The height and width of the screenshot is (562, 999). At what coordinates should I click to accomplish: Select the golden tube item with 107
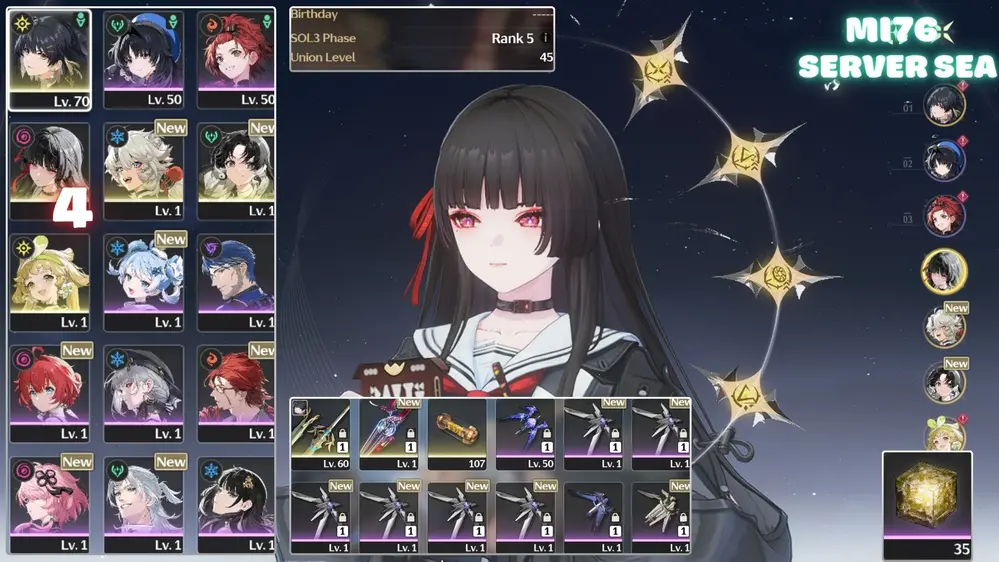pyautogui.click(x=458, y=434)
